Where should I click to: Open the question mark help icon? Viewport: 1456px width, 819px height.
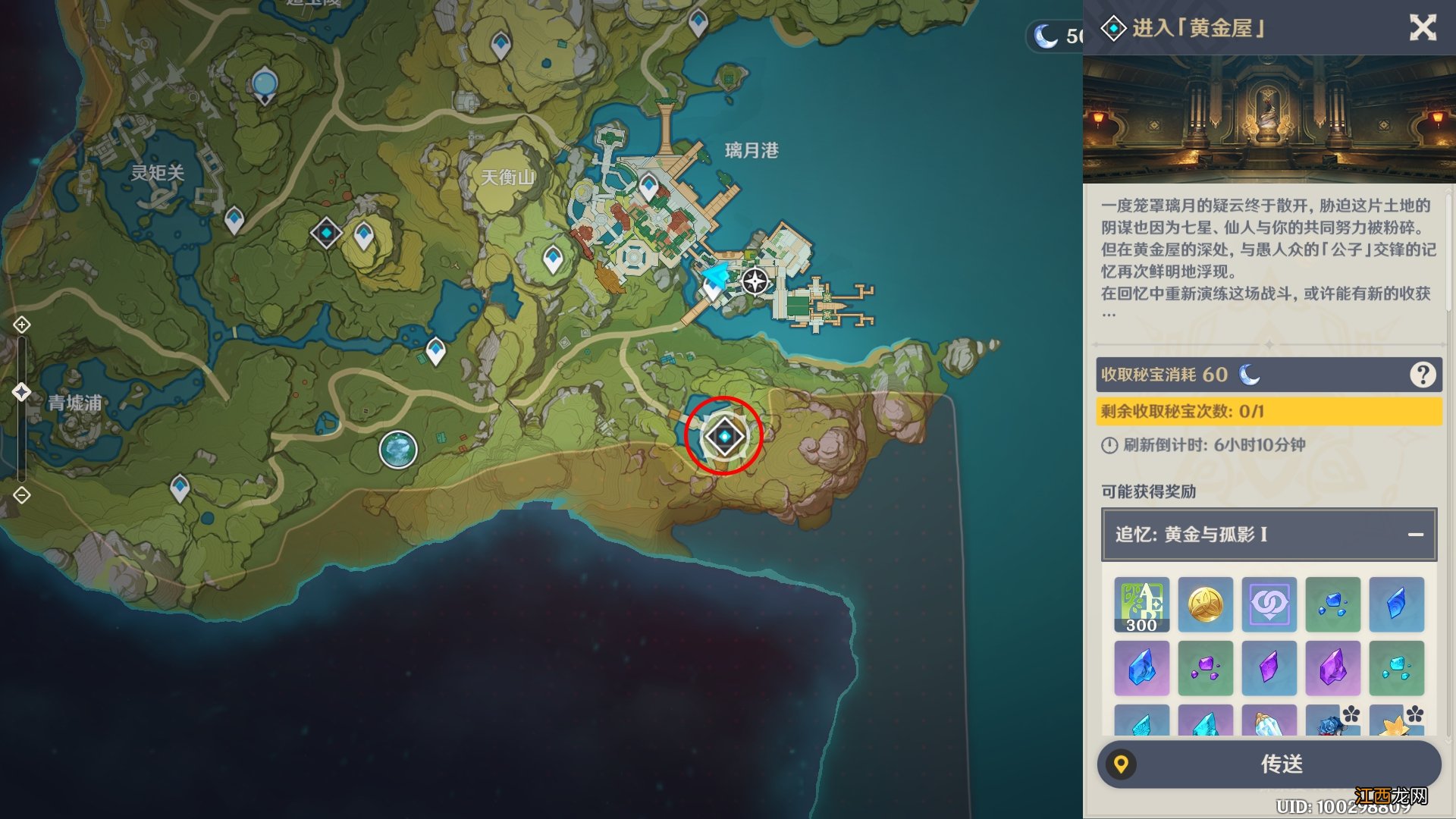click(1422, 375)
